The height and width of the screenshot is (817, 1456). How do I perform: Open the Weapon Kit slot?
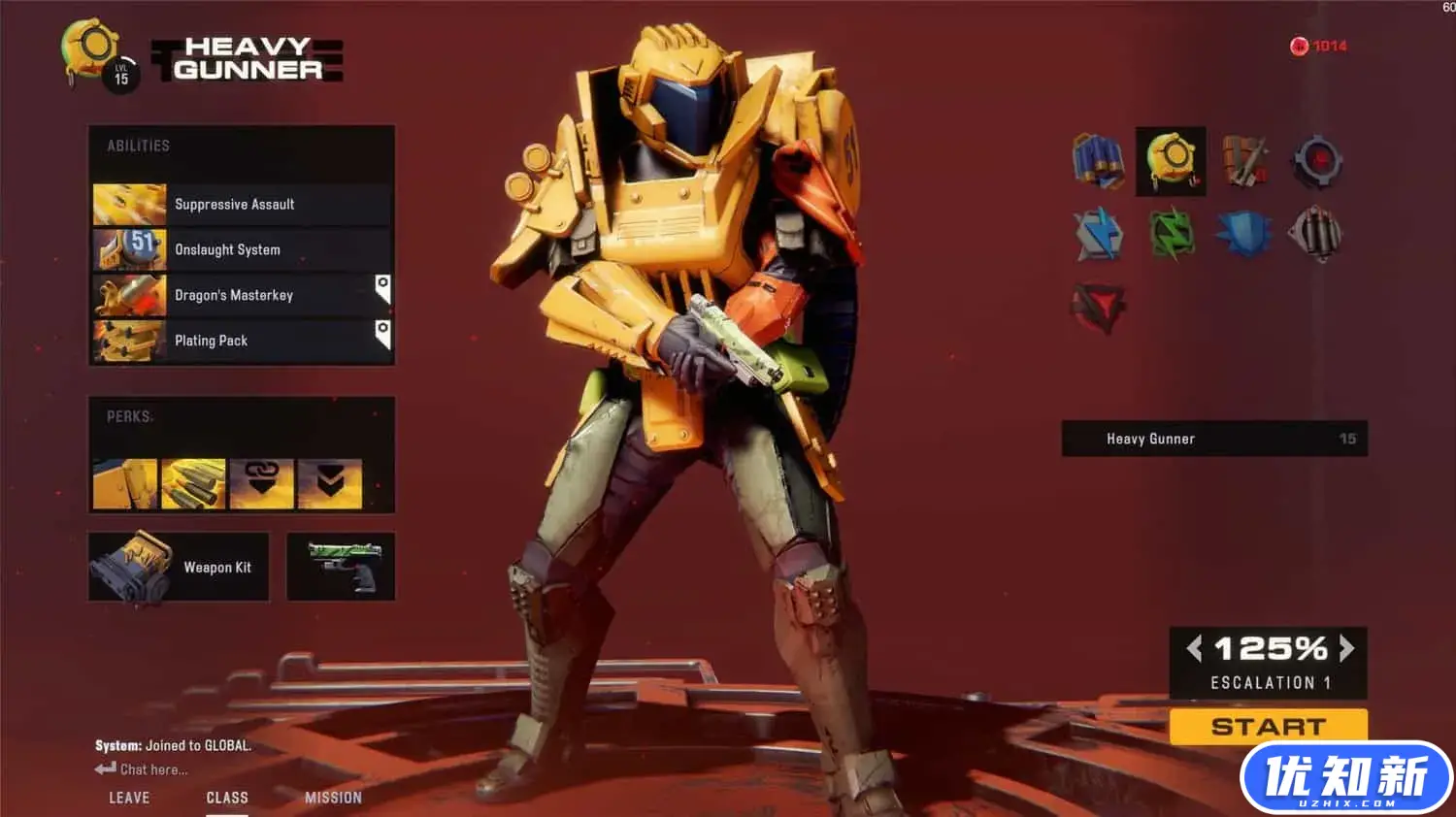click(x=179, y=567)
